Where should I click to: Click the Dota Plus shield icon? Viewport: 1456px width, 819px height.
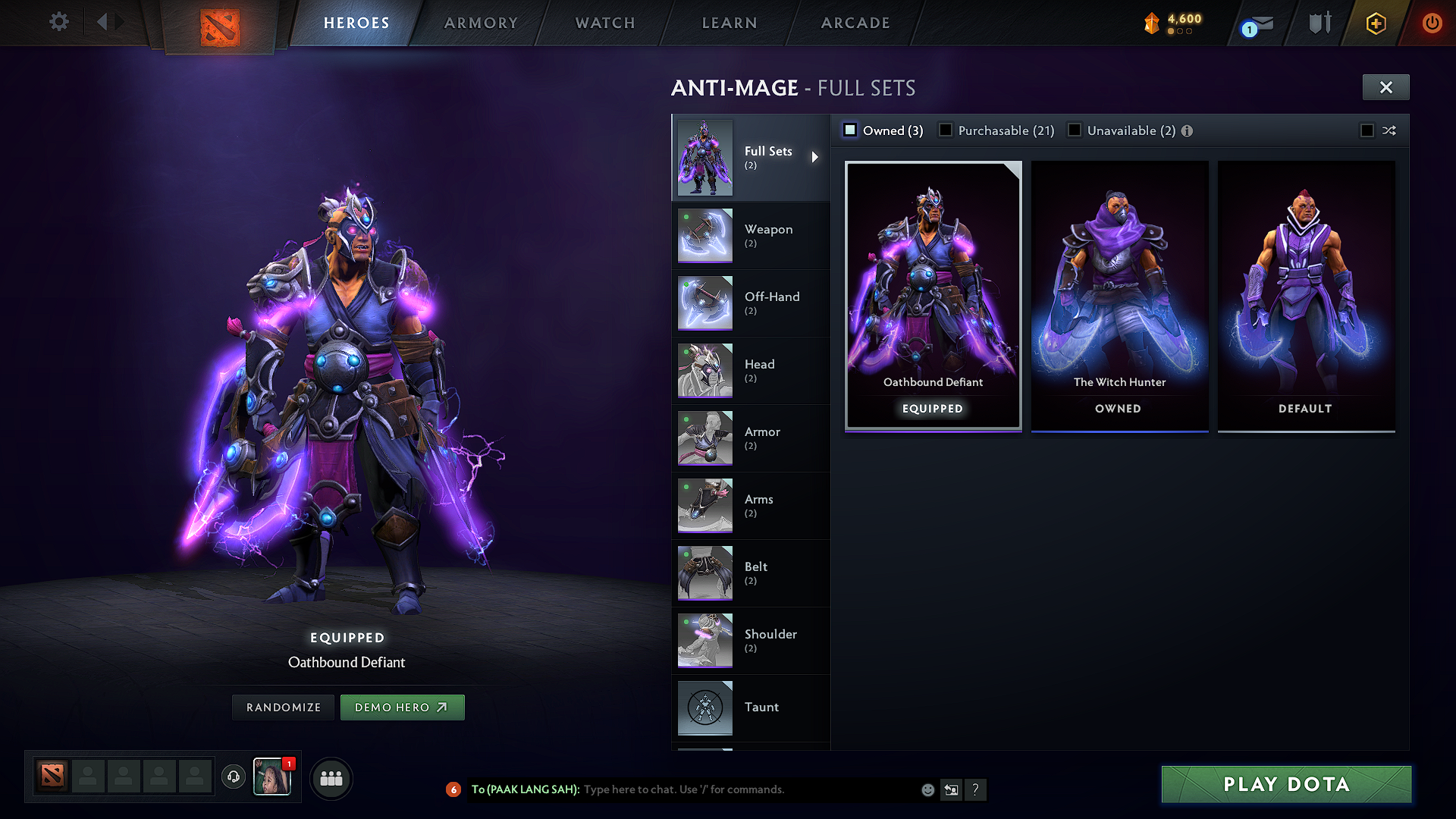(1319, 23)
